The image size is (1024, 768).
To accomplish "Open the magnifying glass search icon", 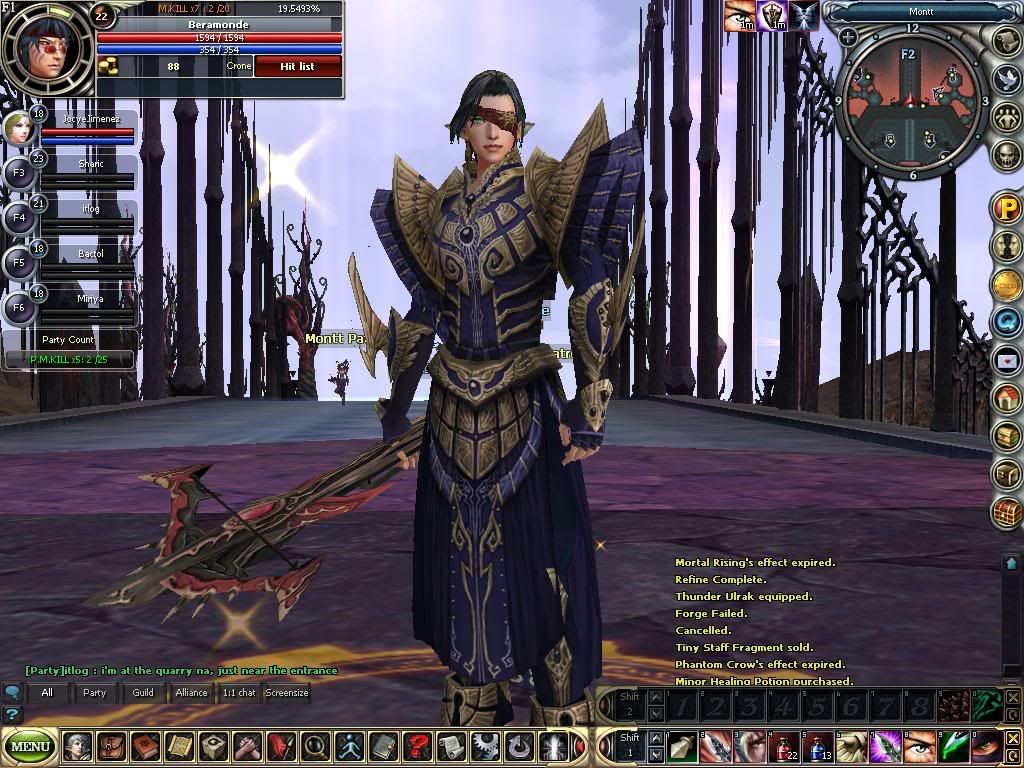I will tap(314, 746).
